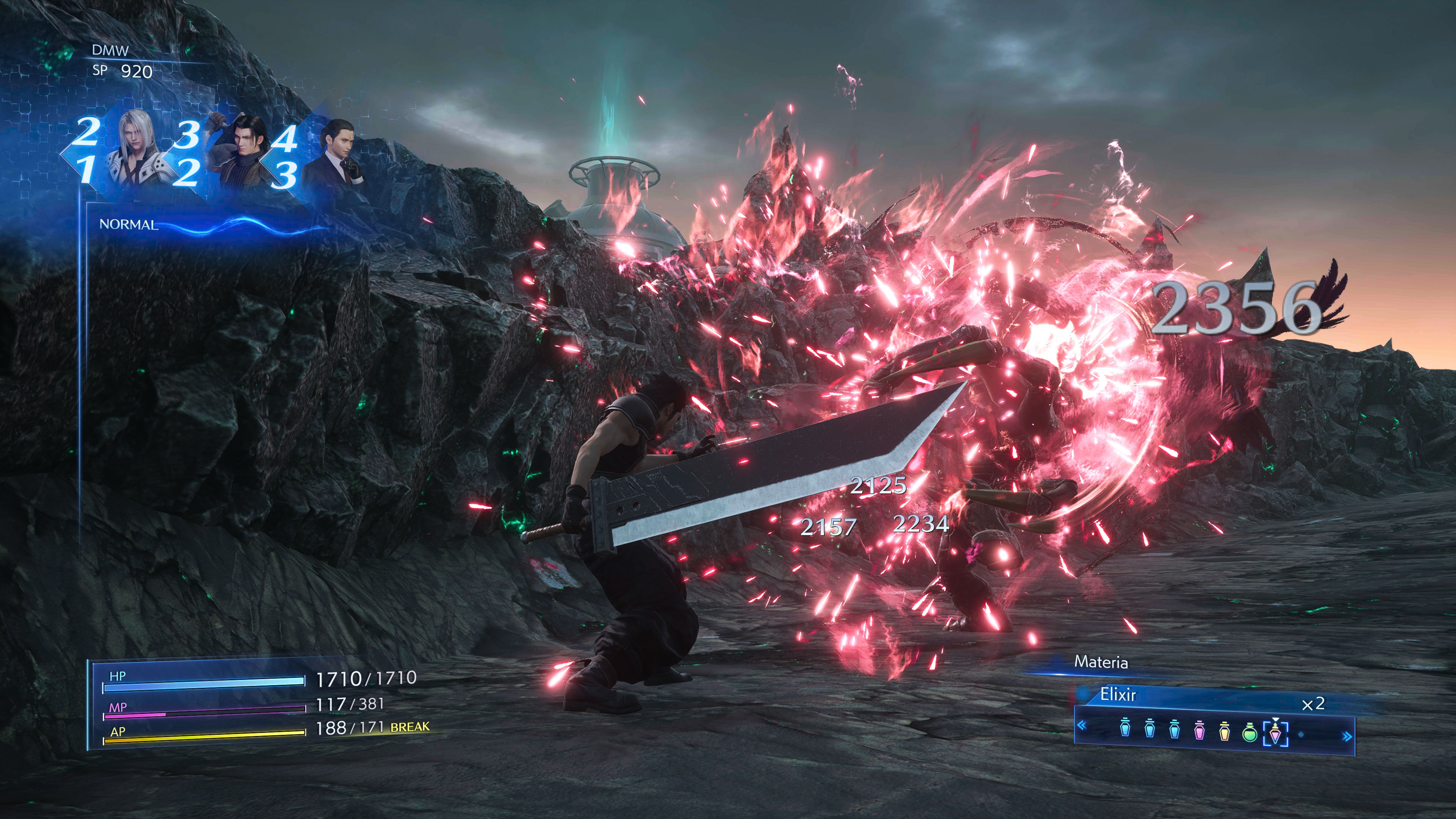Cycle items with the right double-arrow

click(1348, 736)
